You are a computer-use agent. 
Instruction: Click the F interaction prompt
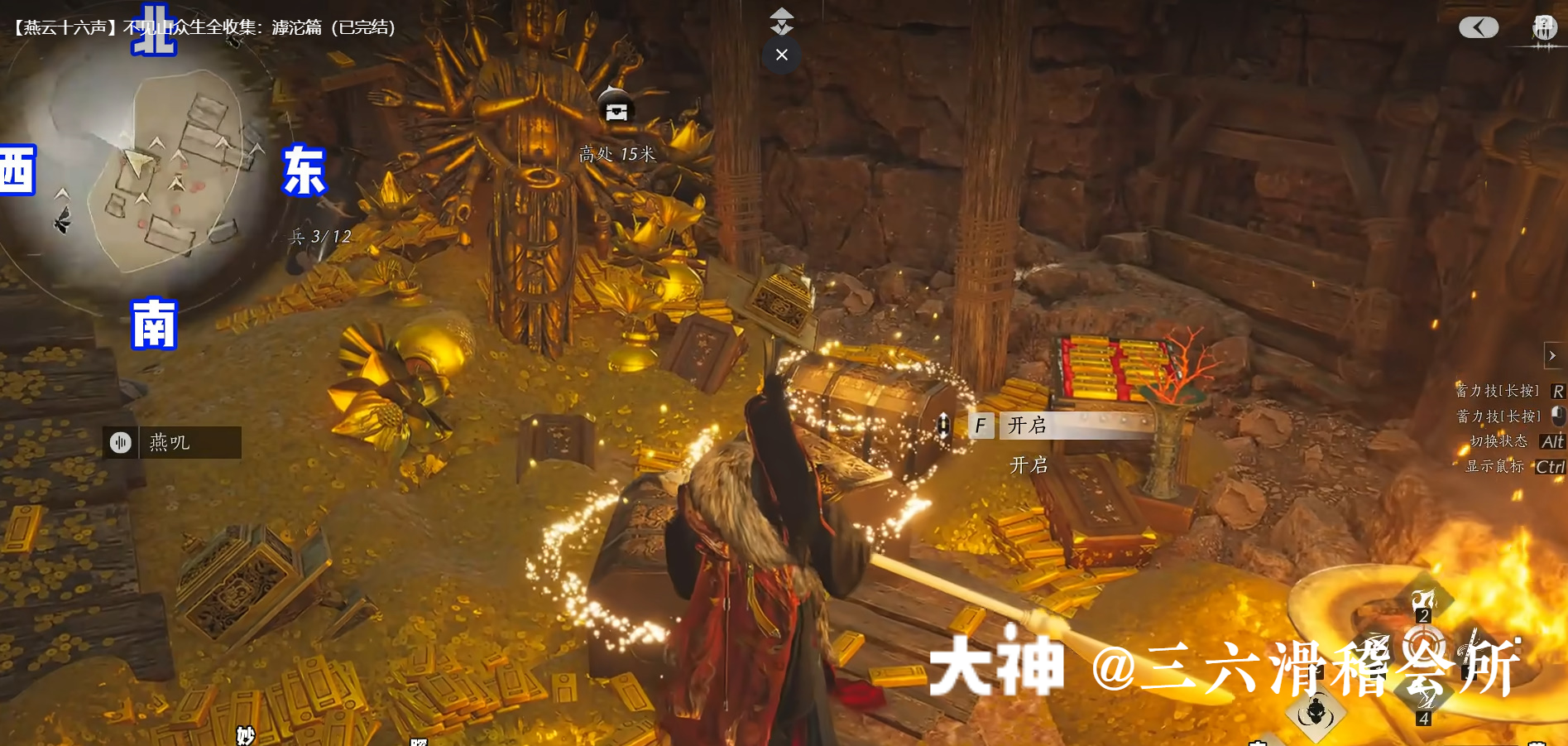coord(981,425)
